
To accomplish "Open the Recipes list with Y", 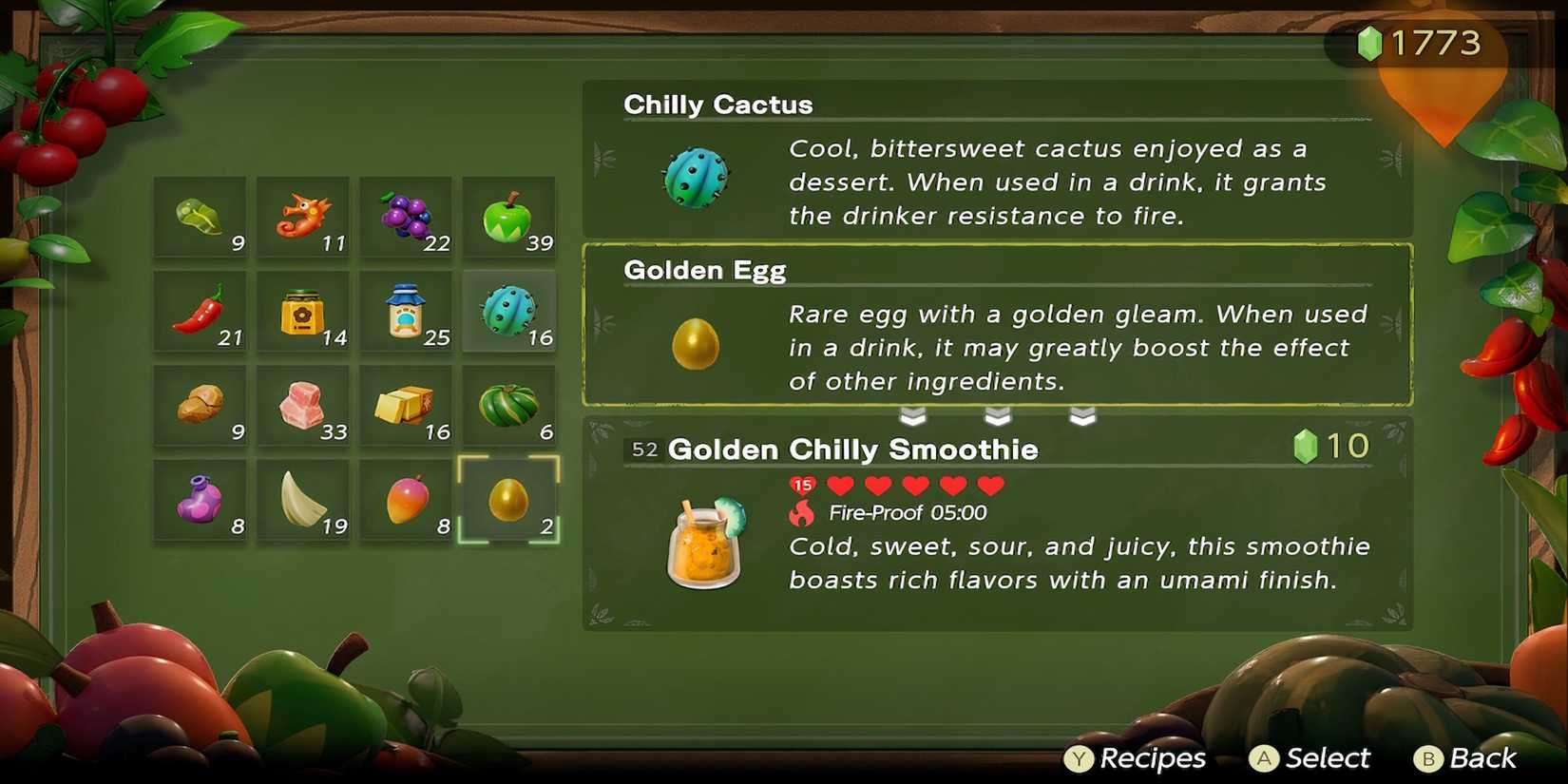I will pyautogui.click(x=1079, y=758).
